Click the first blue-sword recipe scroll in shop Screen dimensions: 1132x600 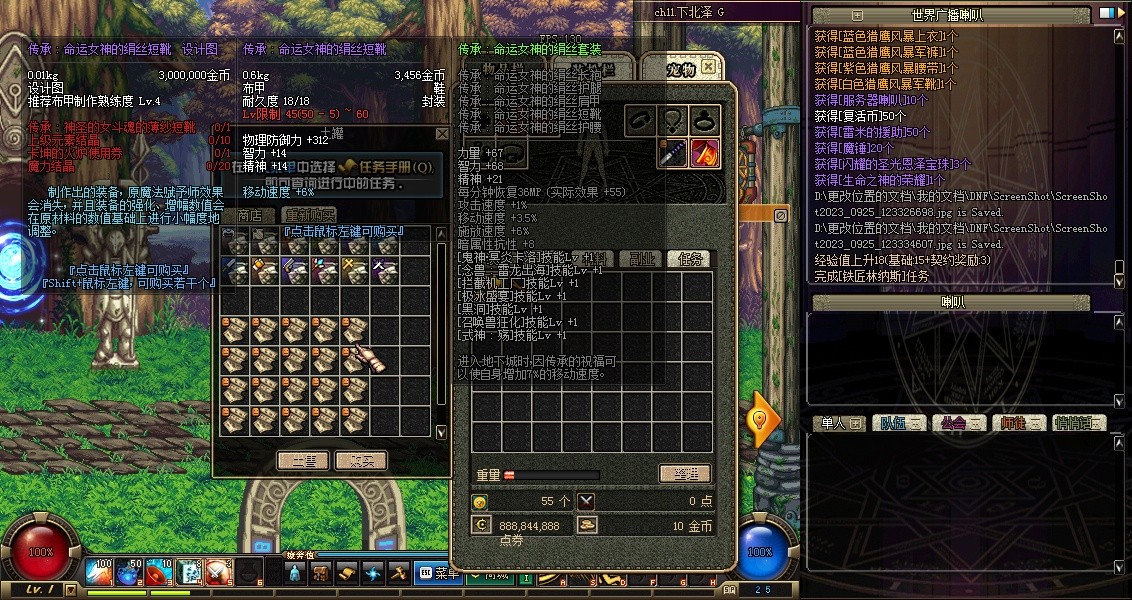[x=236, y=268]
